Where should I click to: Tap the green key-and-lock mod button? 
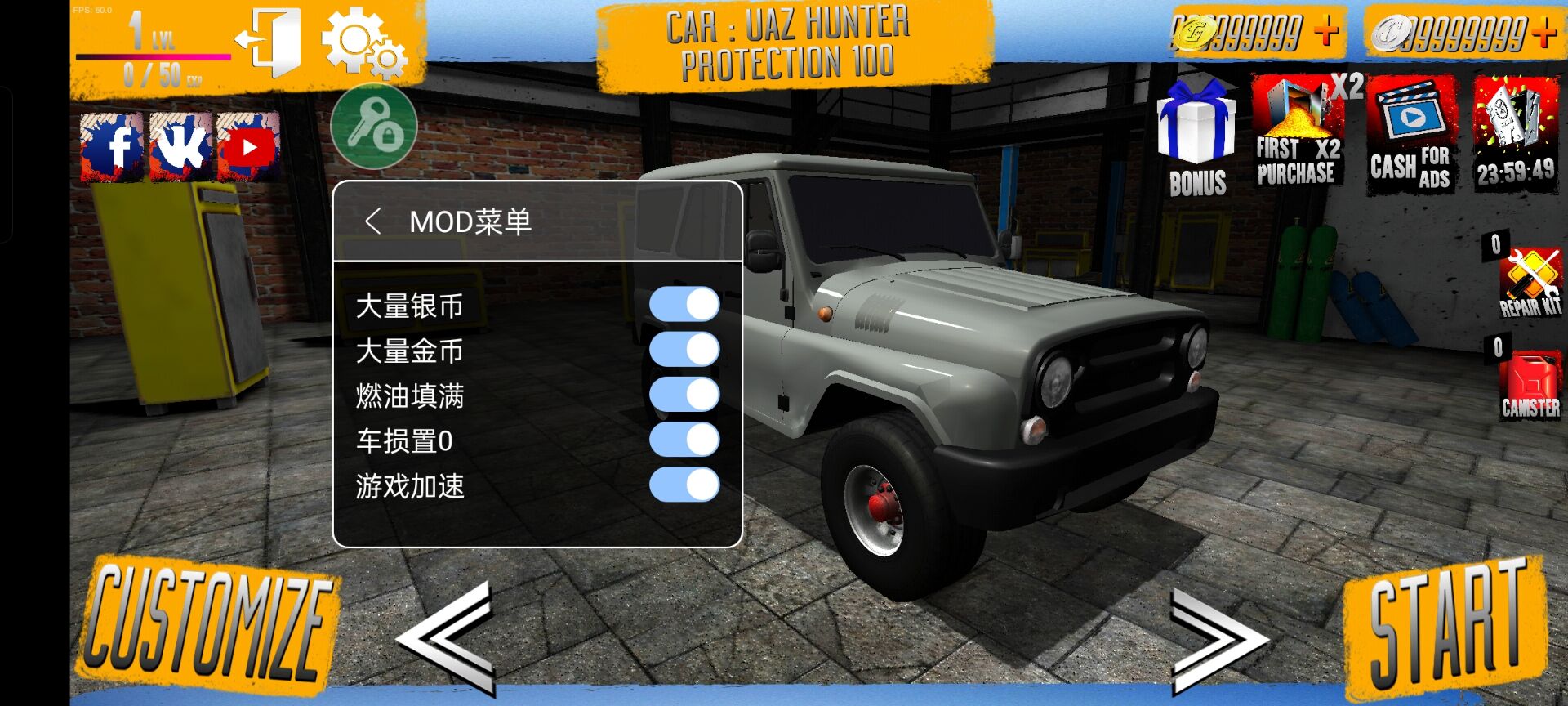(x=374, y=127)
